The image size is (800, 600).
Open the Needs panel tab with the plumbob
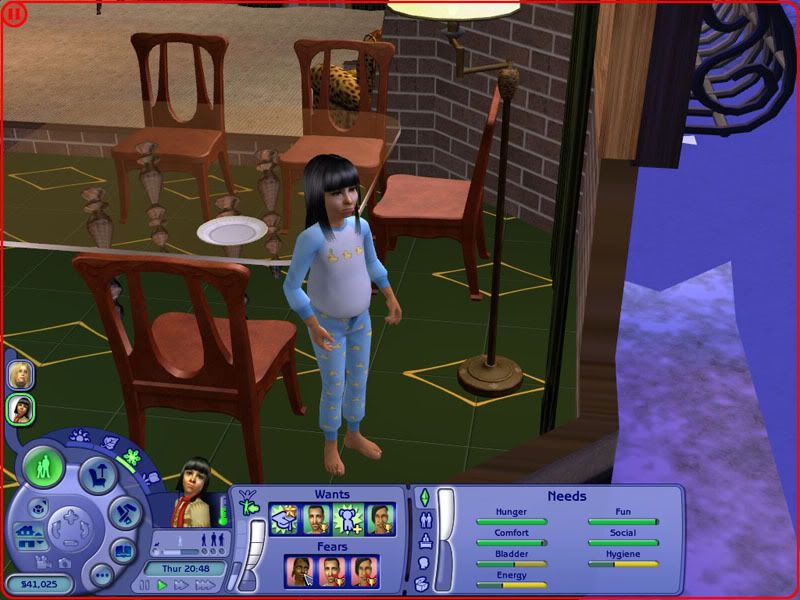[424, 497]
